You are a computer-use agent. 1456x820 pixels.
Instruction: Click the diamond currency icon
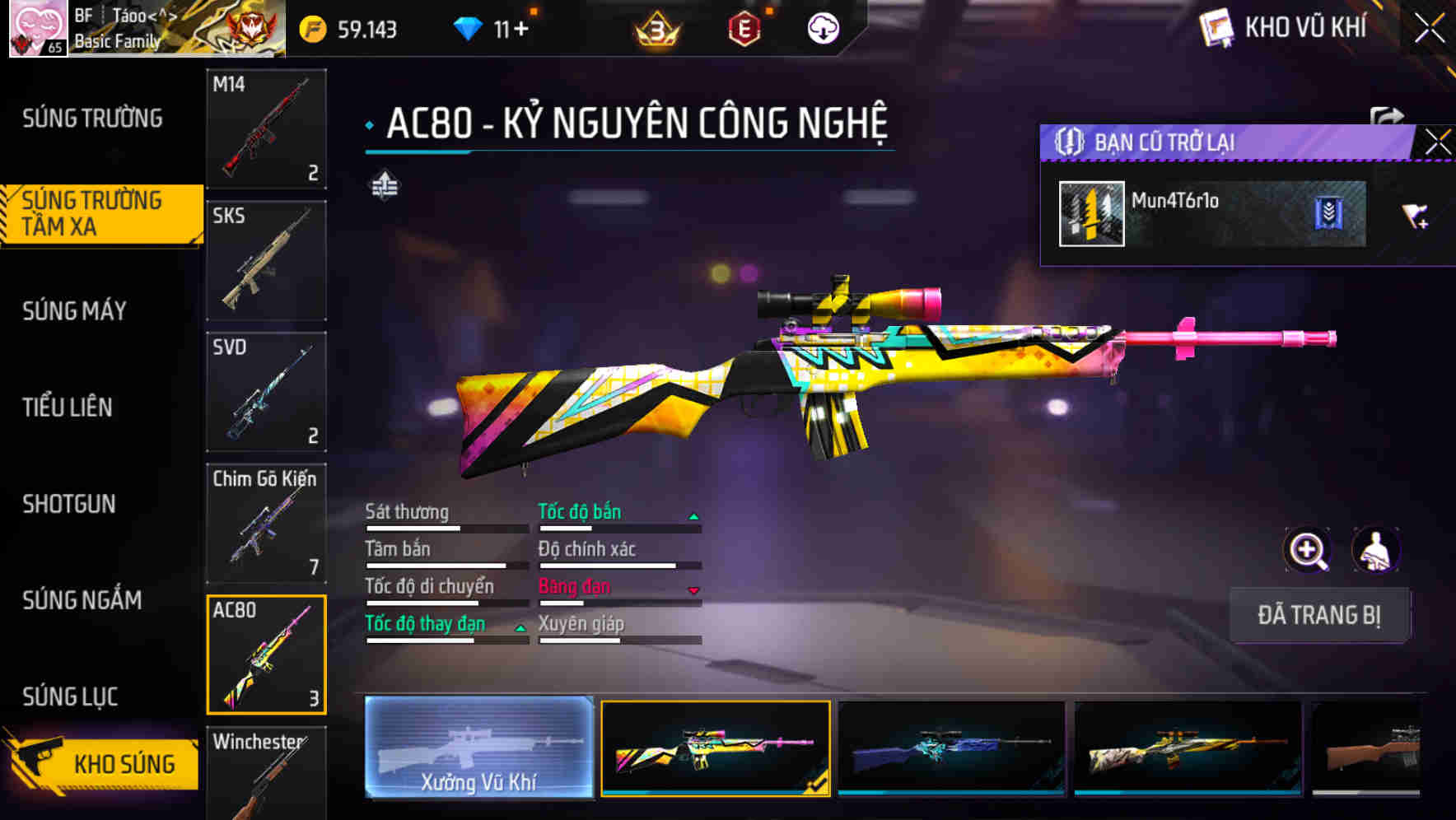pyautogui.click(x=467, y=27)
